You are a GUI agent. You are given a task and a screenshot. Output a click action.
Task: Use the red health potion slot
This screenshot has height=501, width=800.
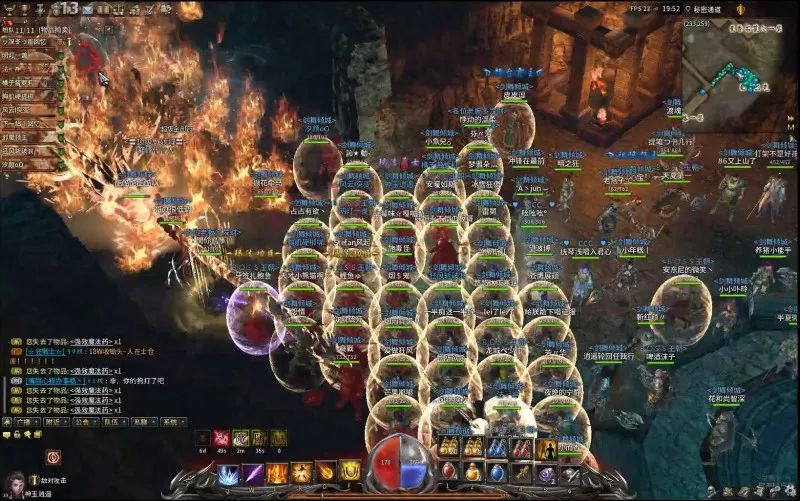pos(448,470)
